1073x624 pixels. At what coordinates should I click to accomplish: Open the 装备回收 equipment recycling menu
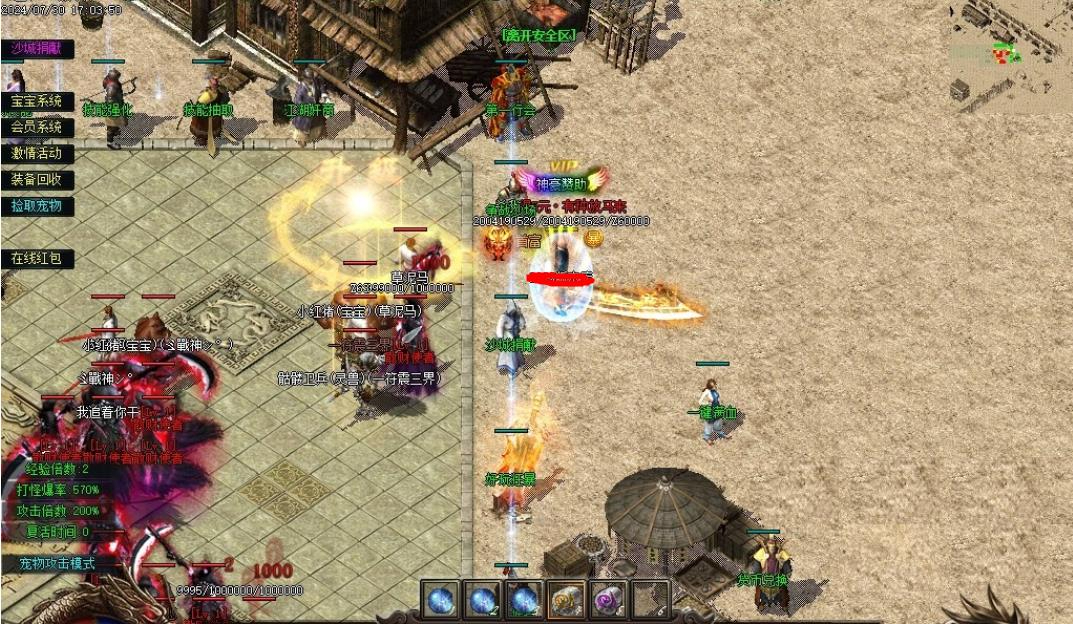pyautogui.click(x=37, y=180)
